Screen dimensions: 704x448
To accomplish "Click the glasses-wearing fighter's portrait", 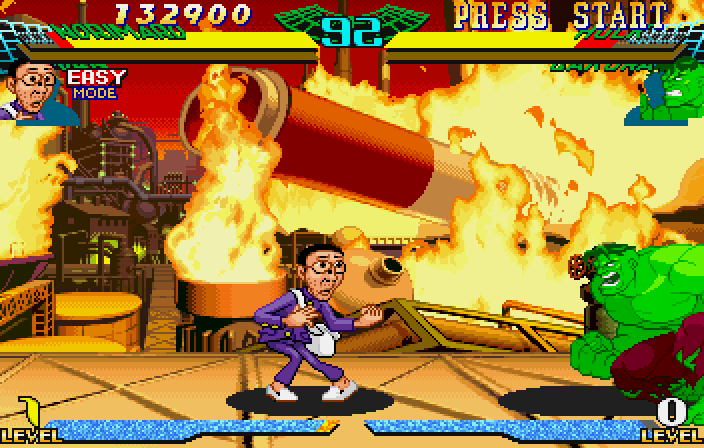I will (x=34, y=90).
